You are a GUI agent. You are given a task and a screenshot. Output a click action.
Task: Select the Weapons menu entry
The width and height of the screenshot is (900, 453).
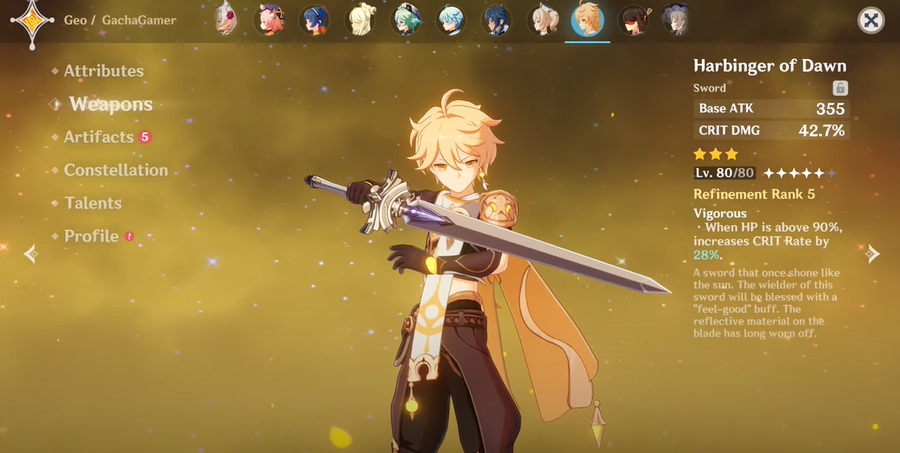(110, 104)
